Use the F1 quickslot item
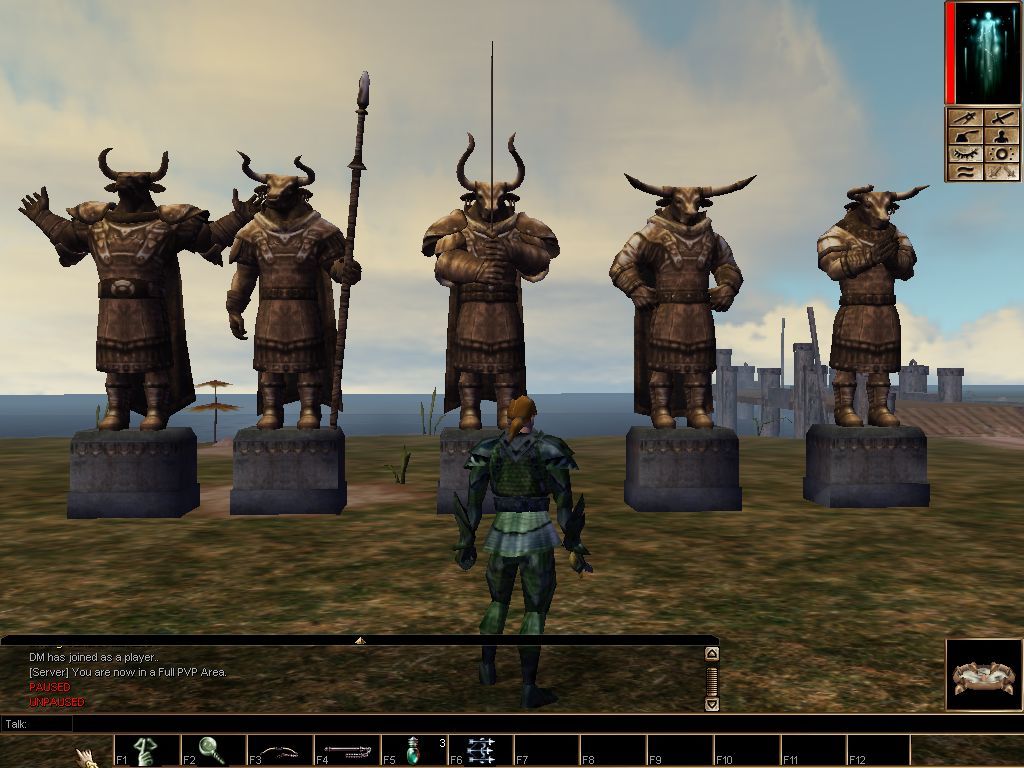The image size is (1024, 768). coord(146,750)
